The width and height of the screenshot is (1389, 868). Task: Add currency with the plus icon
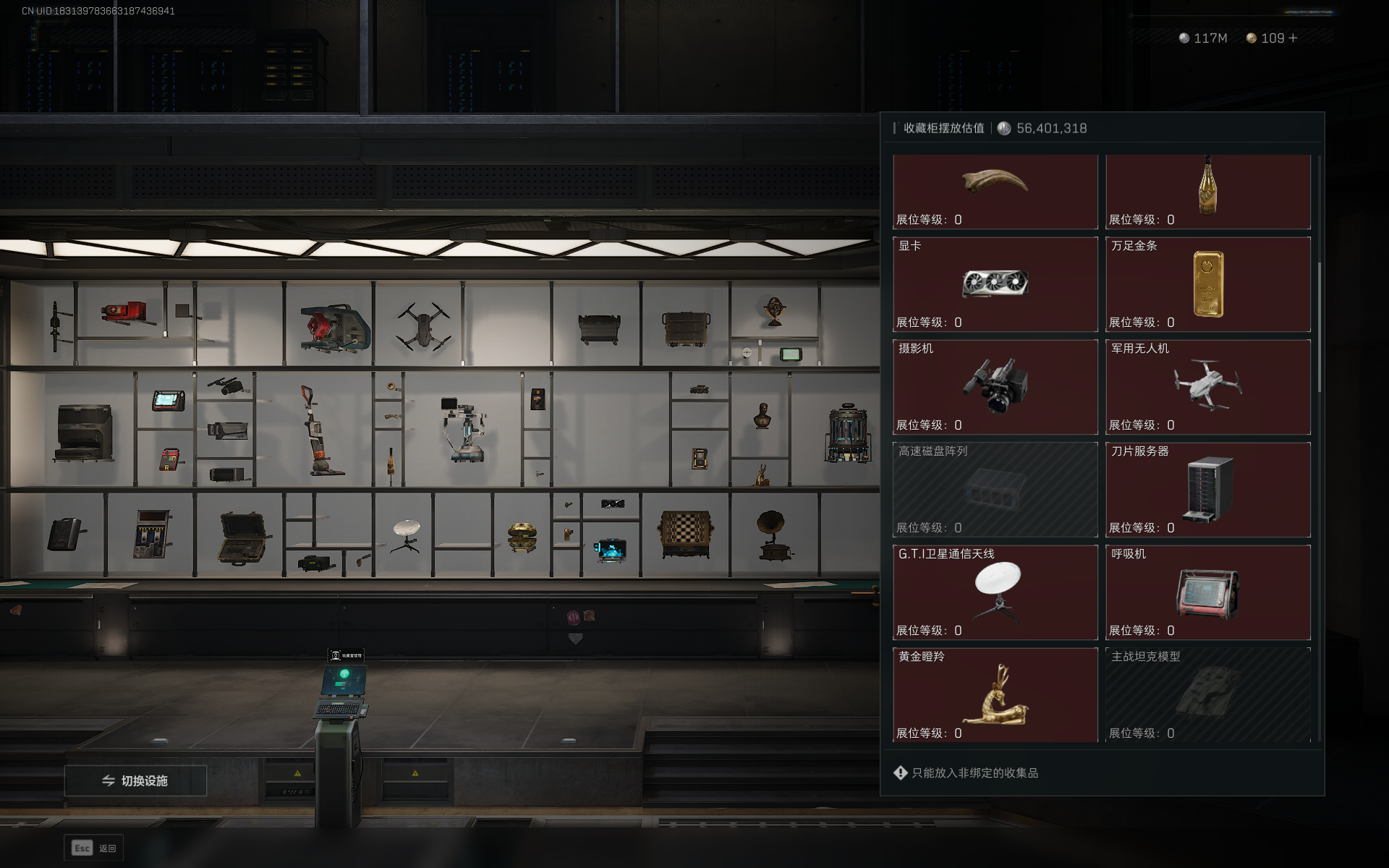point(1294,38)
